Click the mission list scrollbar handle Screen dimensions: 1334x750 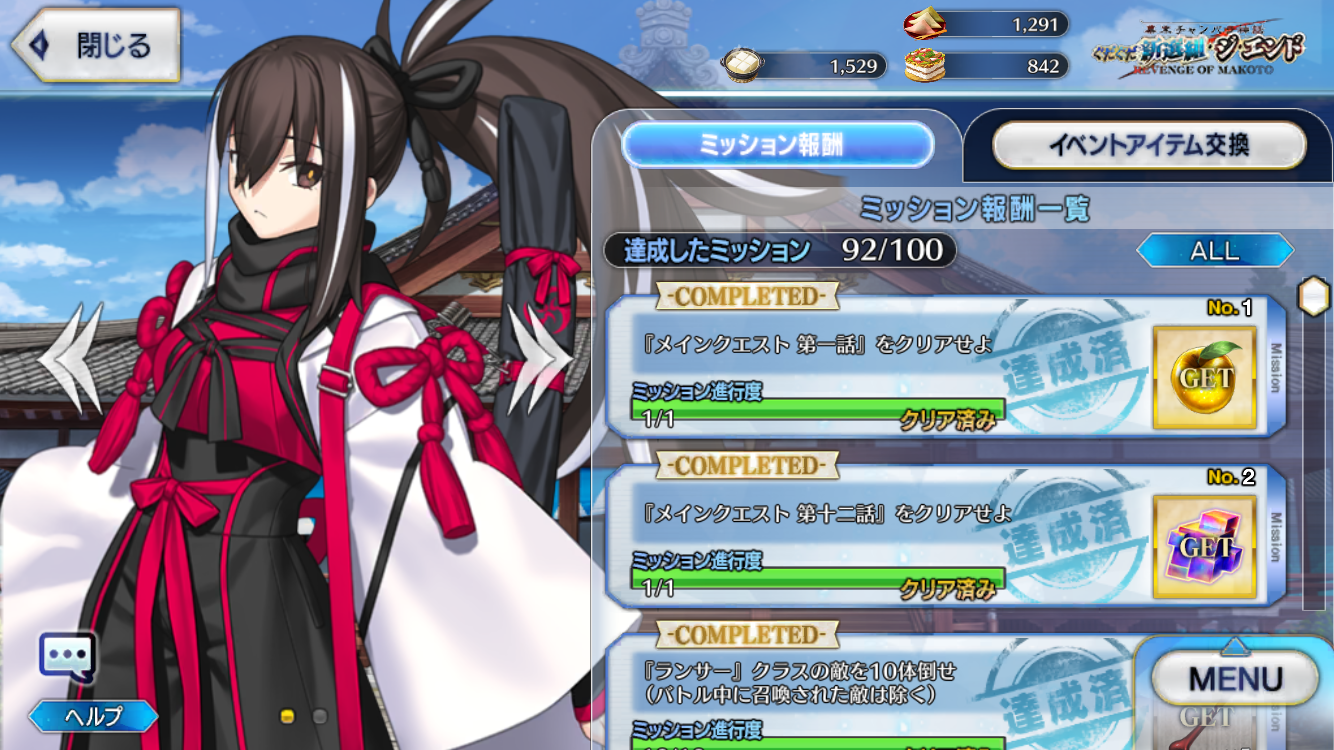pos(1312,297)
